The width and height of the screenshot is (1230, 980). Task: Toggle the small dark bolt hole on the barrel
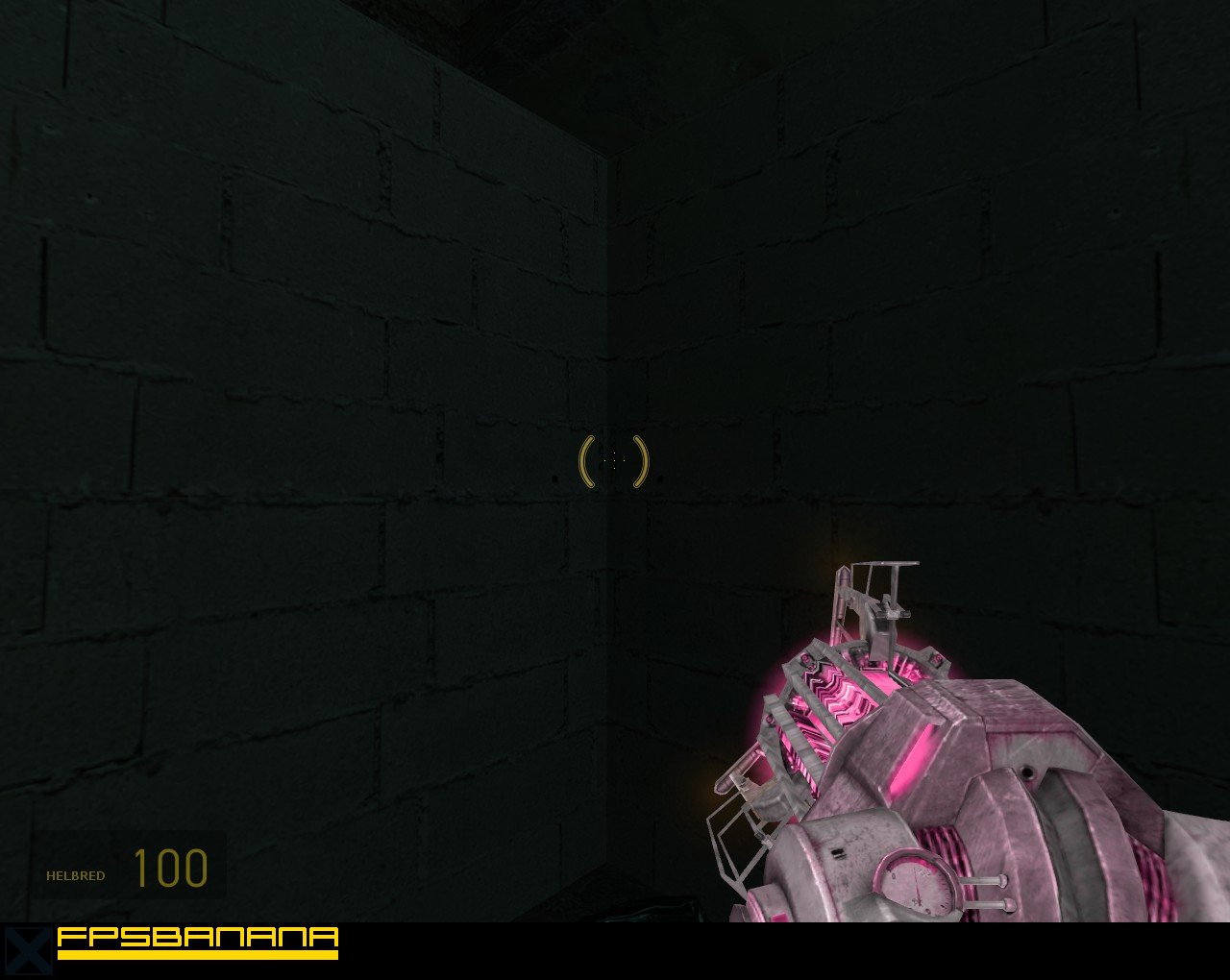click(1030, 771)
